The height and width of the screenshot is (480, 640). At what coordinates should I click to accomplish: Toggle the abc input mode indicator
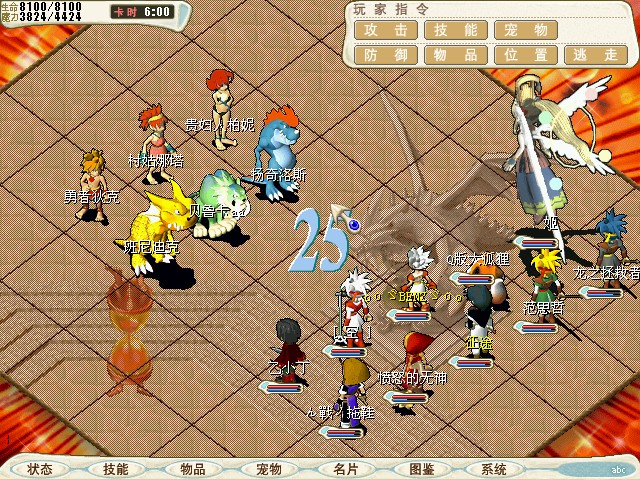(617, 470)
